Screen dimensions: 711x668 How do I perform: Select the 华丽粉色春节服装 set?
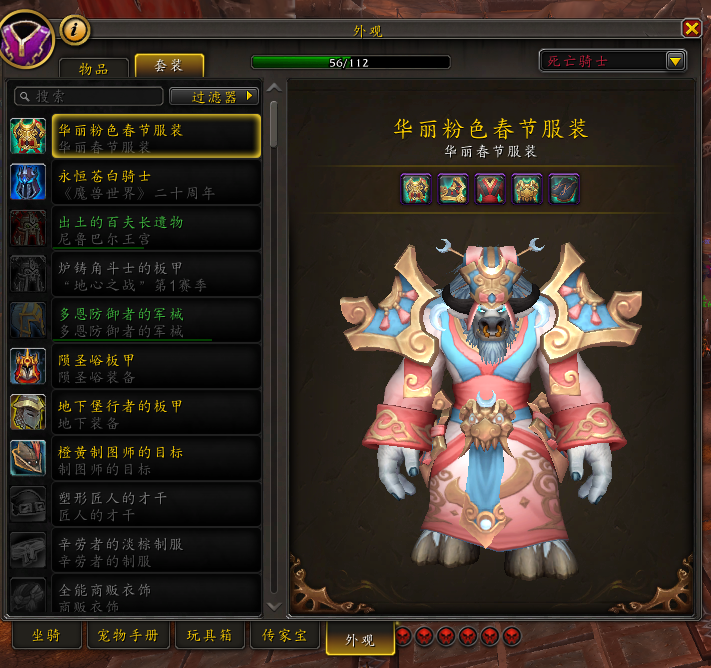135,137
